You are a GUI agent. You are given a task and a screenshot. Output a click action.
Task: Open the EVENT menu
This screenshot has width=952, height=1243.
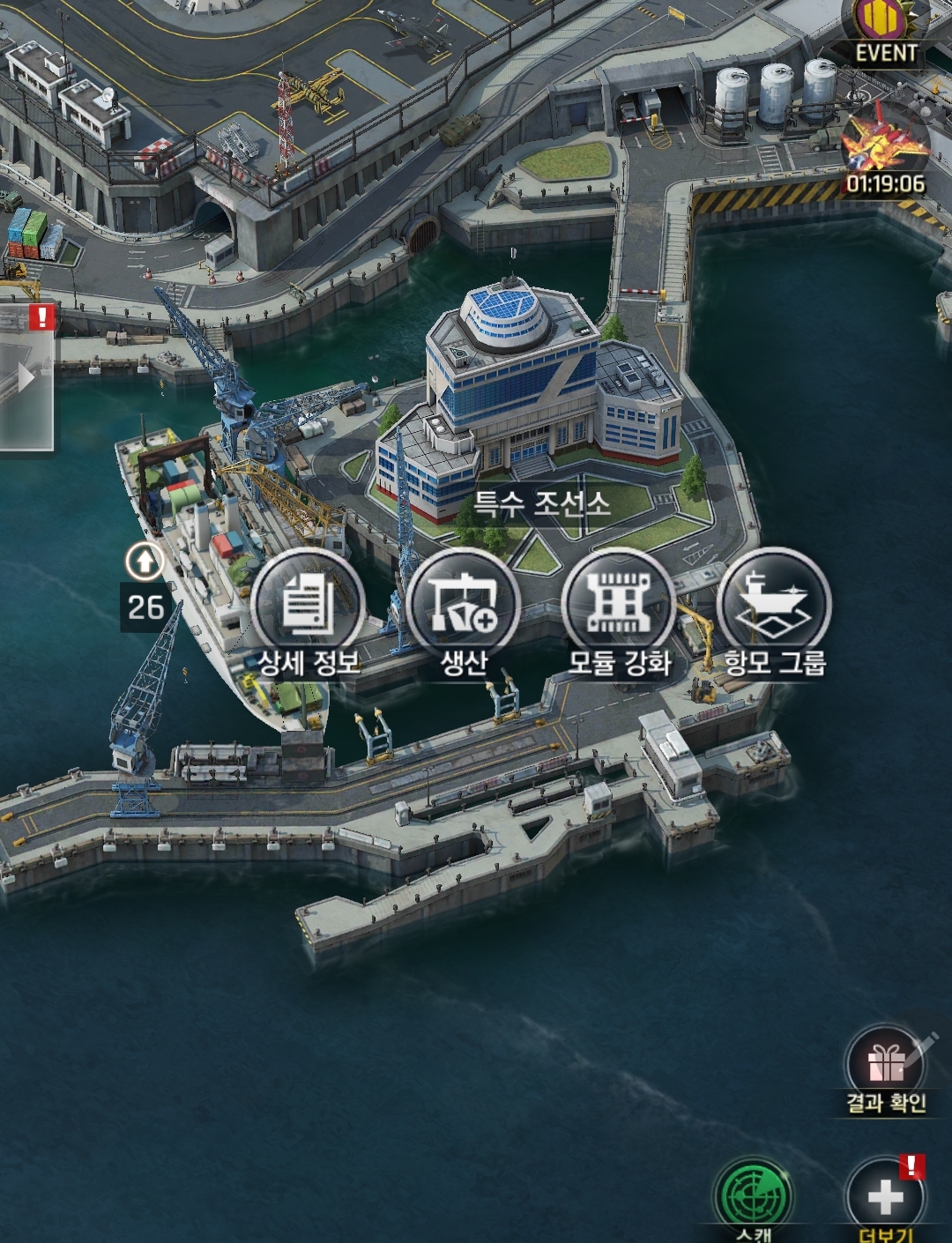885,33
